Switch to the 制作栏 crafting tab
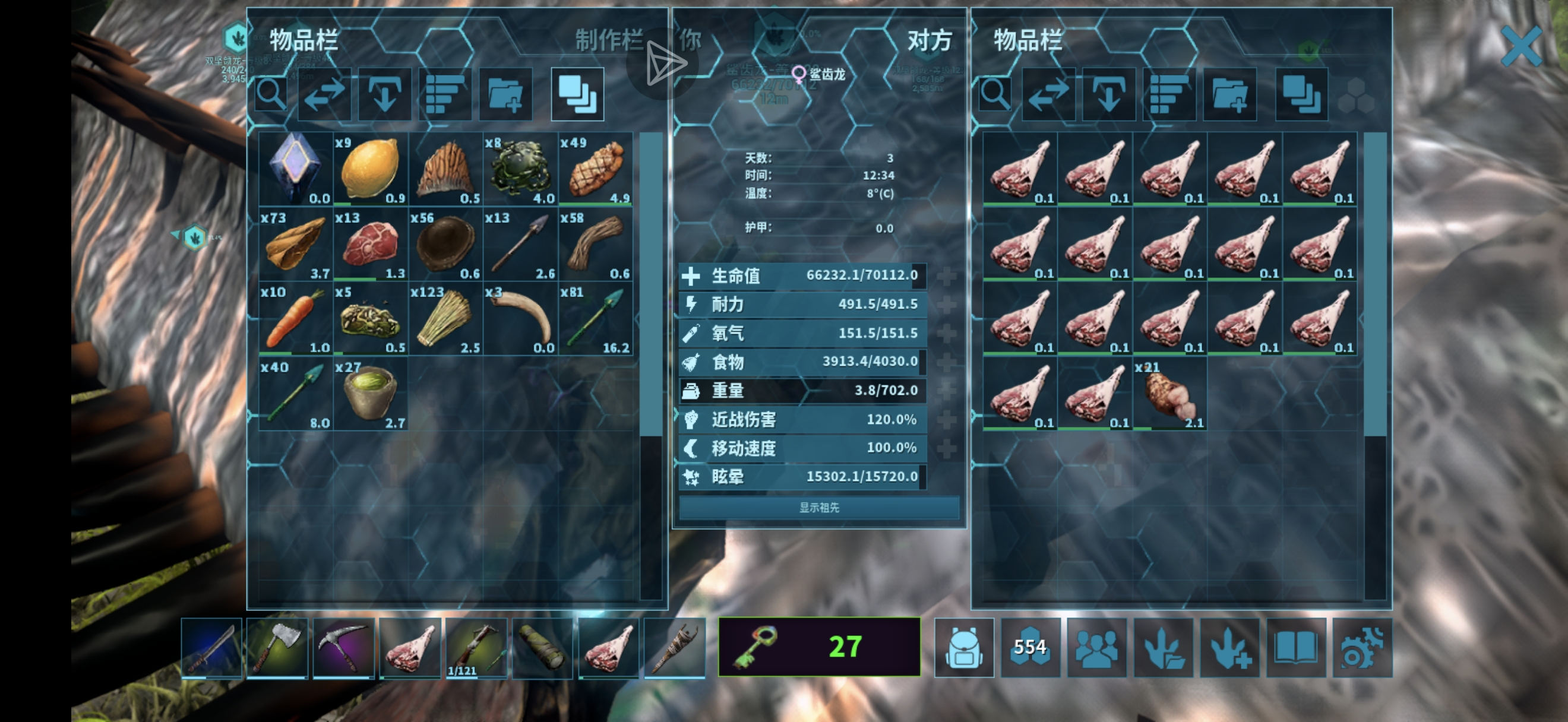Screen dimensions: 1568x722 click(608, 41)
